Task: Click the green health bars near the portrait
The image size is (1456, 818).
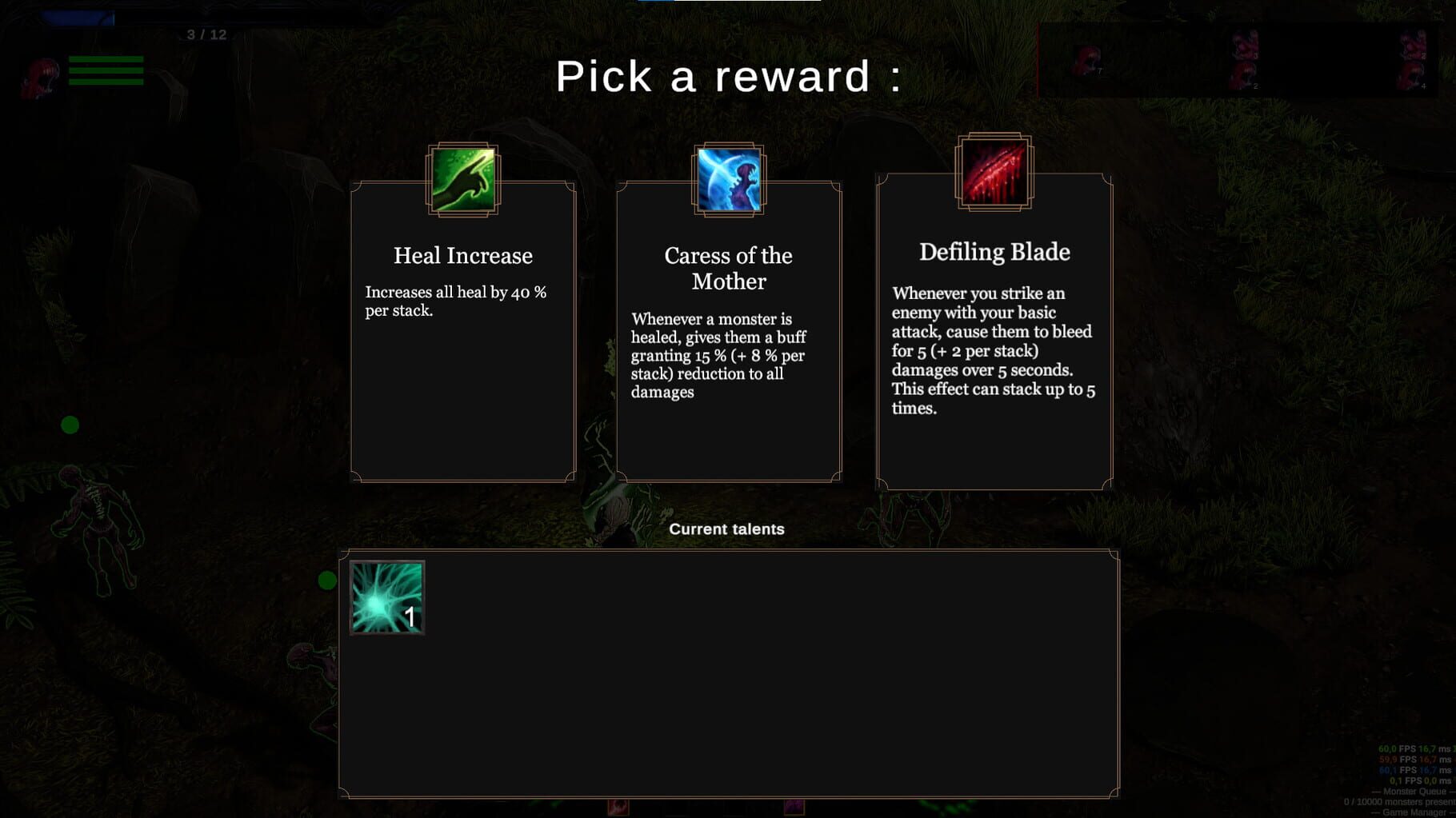Action: [x=106, y=70]
